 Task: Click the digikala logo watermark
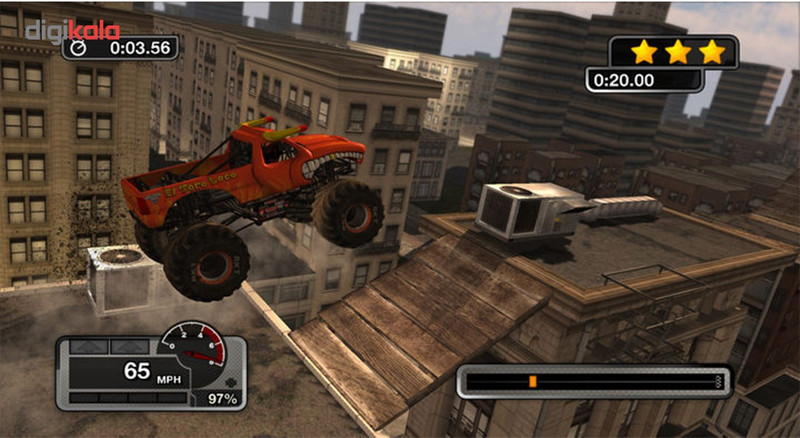(x=72, y=31)
